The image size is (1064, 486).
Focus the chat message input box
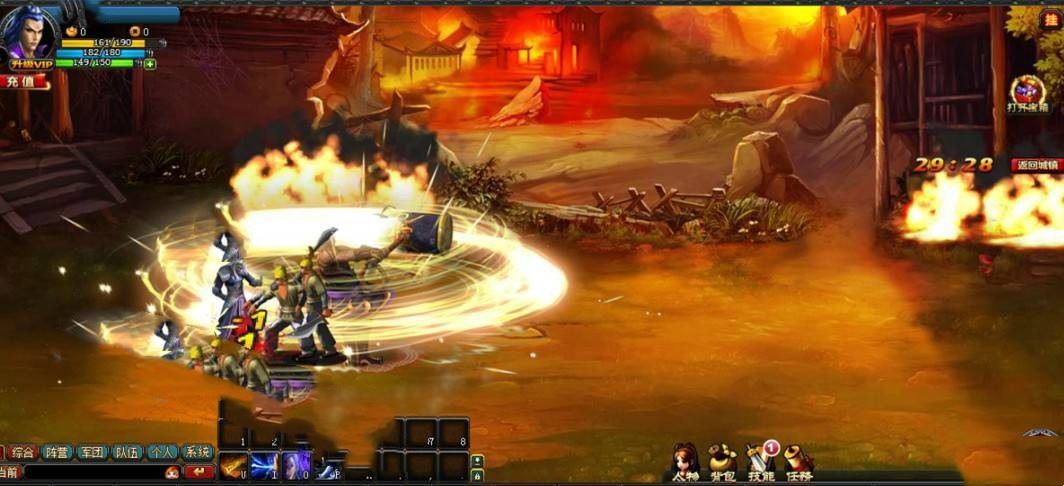point(90,472)
